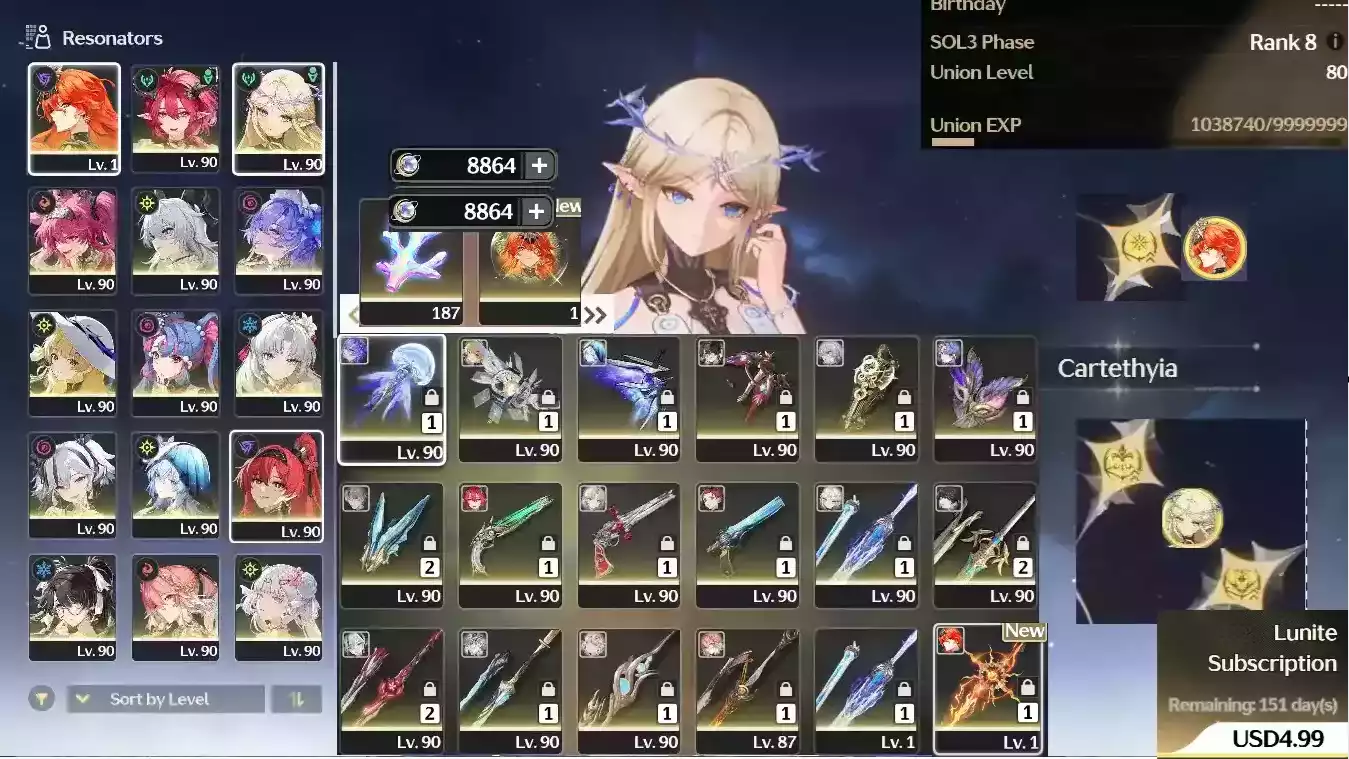Click the round filter icon beside Sort by Level
1349x759 pixels.
(x=41, y=699)
